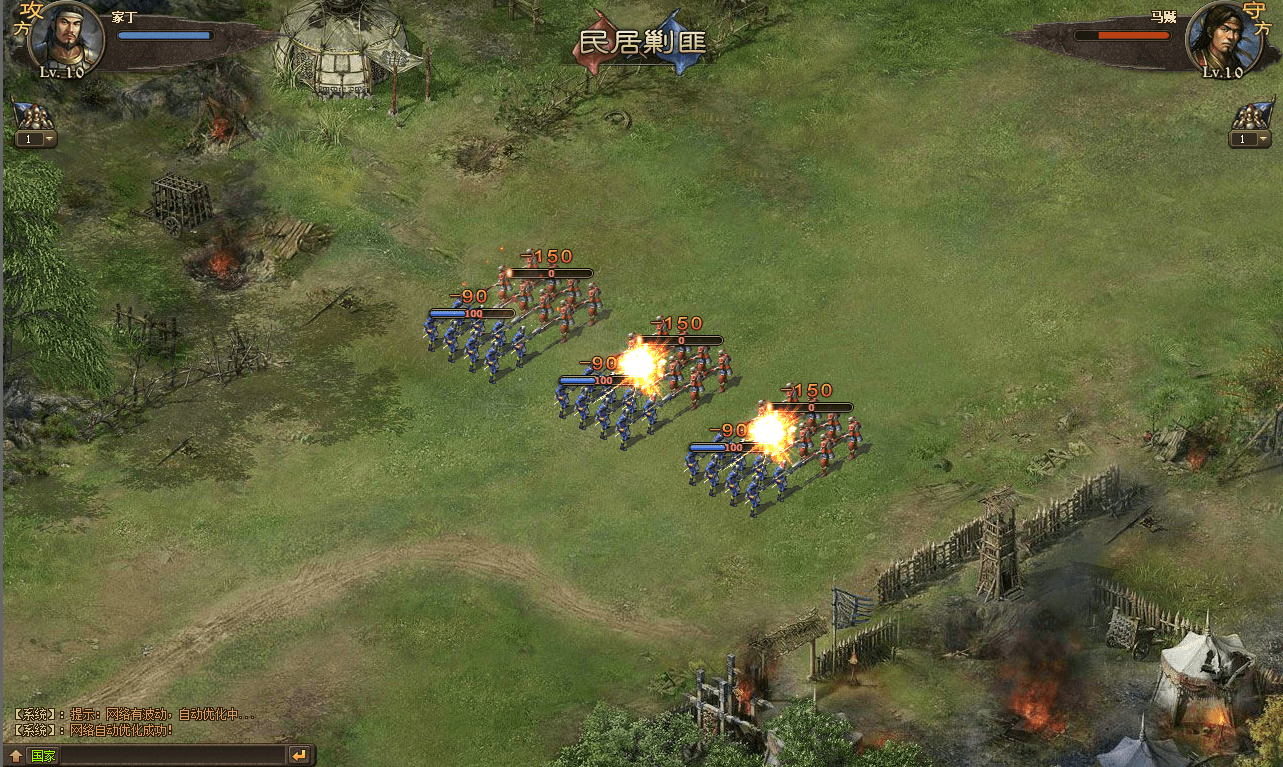Expand the chat log with the up arrow

[16, 756]
